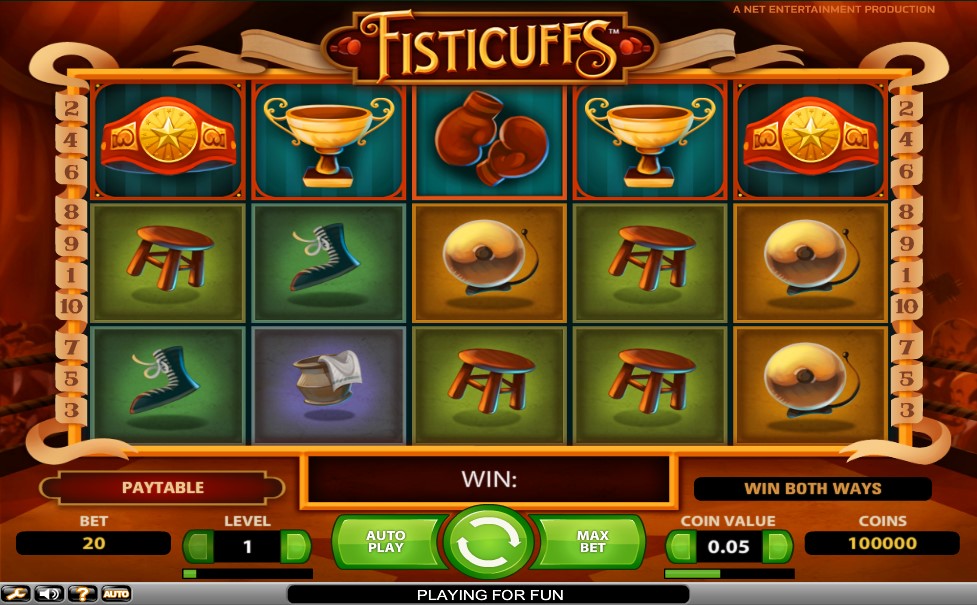Viewport: 977px width, 605px height.
Task: Click the green Level slider bar
Action: click(x=247, y=574)
